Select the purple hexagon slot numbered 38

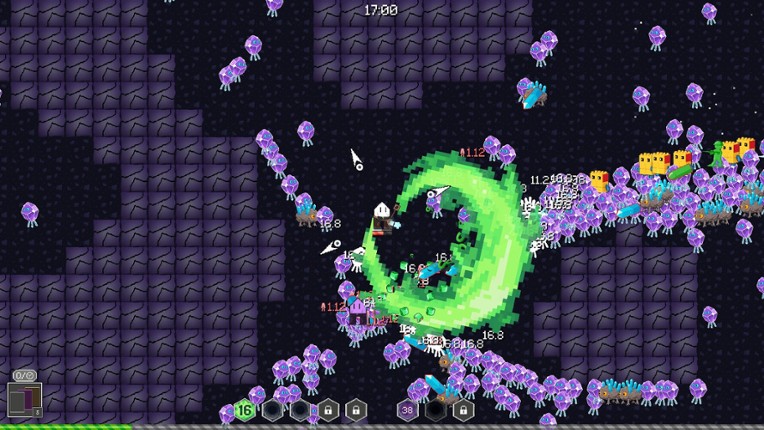click(408, 409)
